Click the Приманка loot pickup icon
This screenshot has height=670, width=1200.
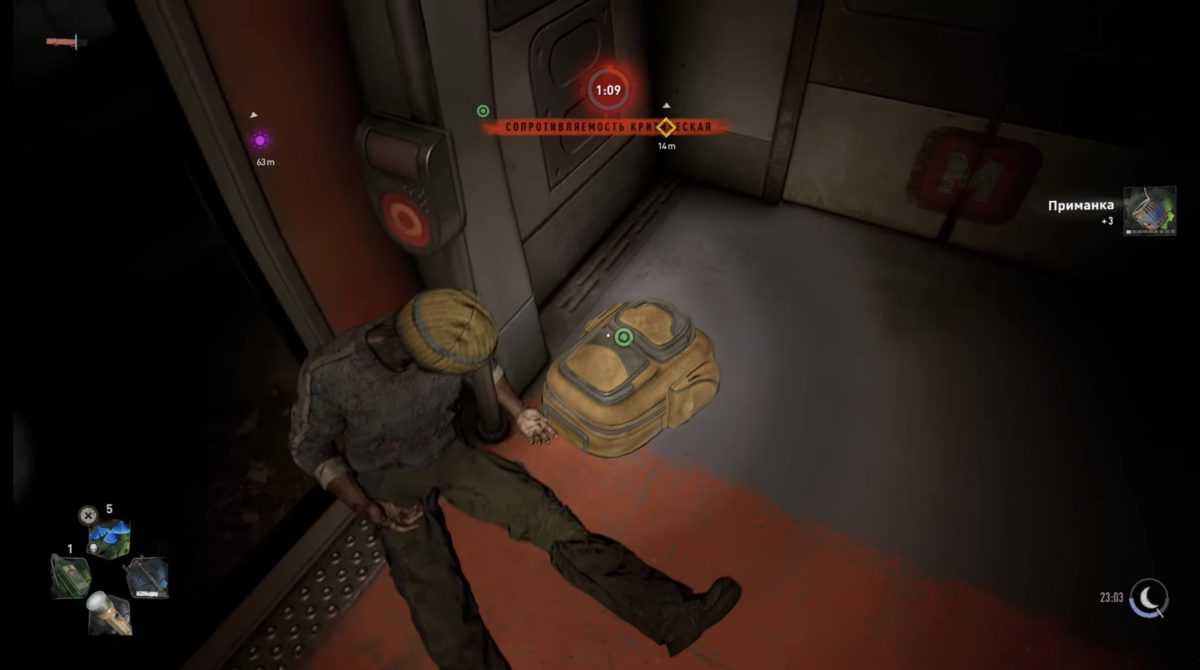1149,211
